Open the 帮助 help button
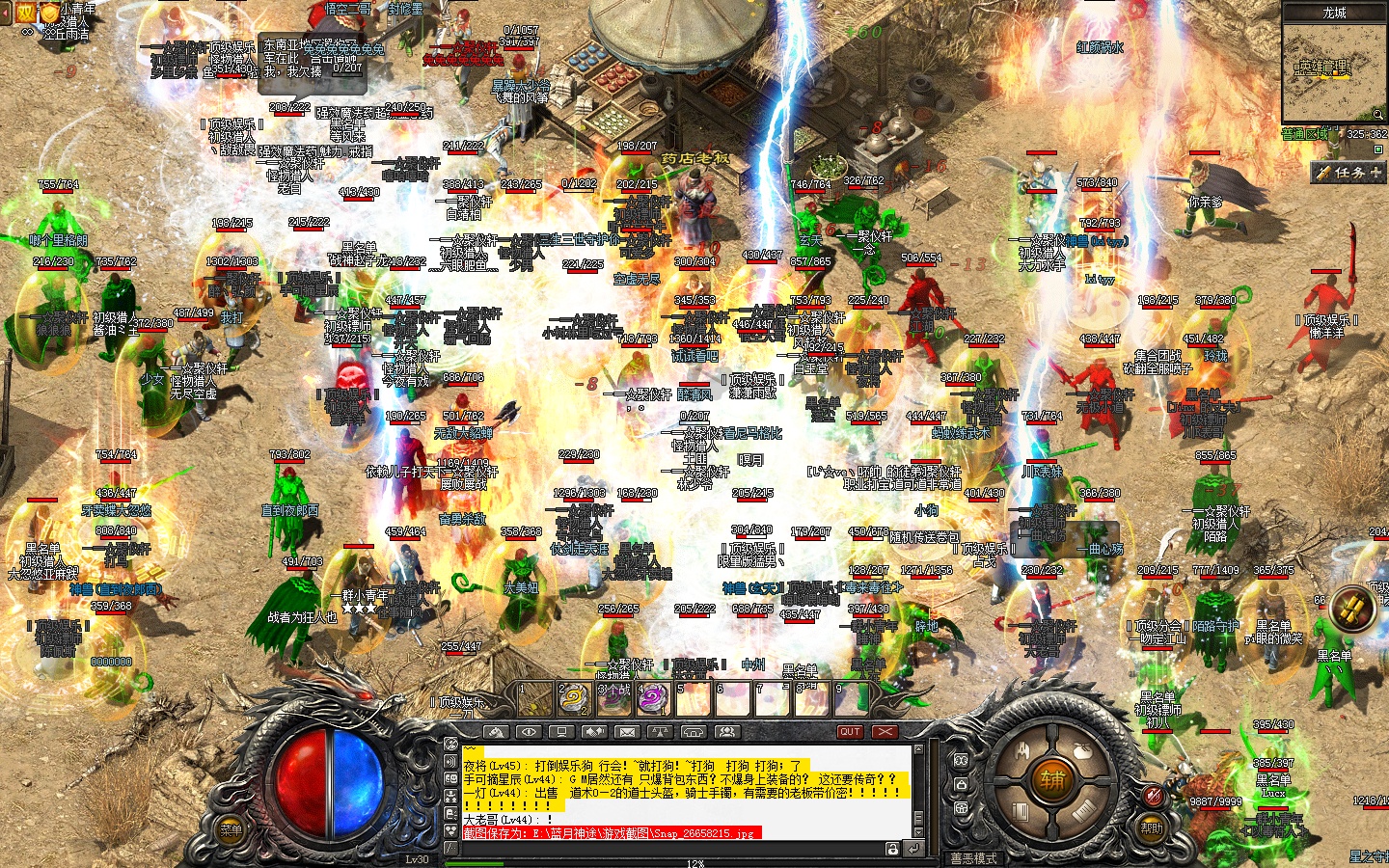 coord(1152,827)
